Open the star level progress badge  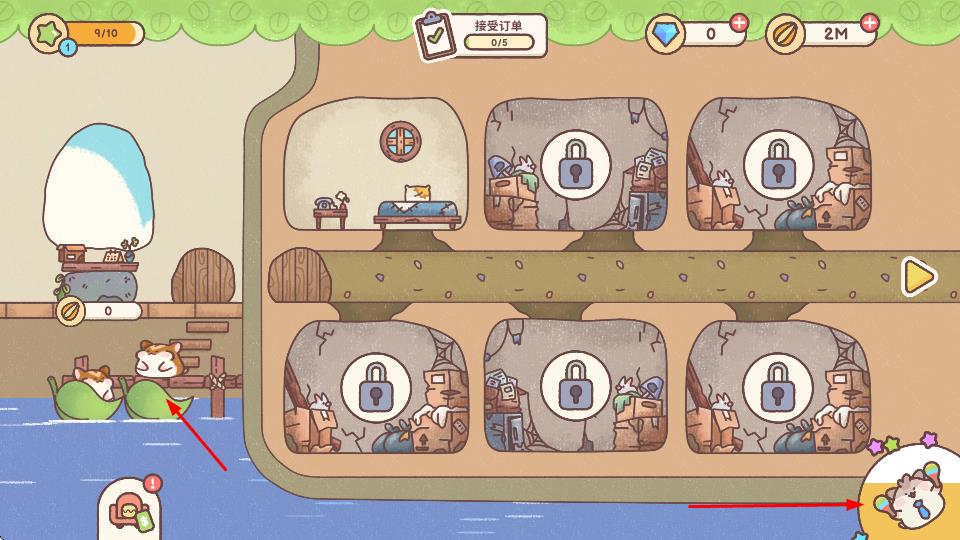pos(50,33)
